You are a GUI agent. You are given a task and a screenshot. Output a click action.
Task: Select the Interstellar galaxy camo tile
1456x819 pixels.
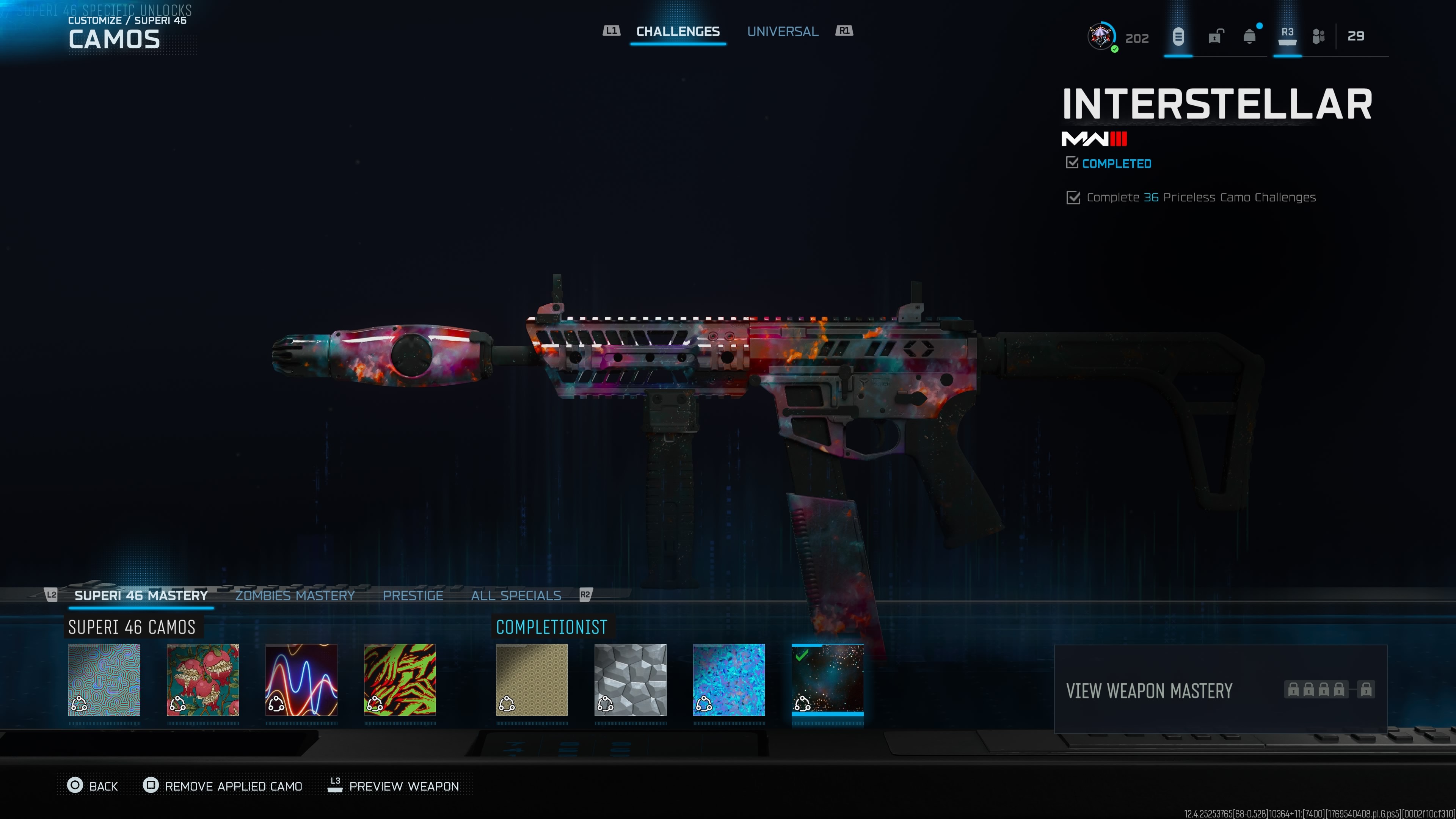click(x=827, y=679)
